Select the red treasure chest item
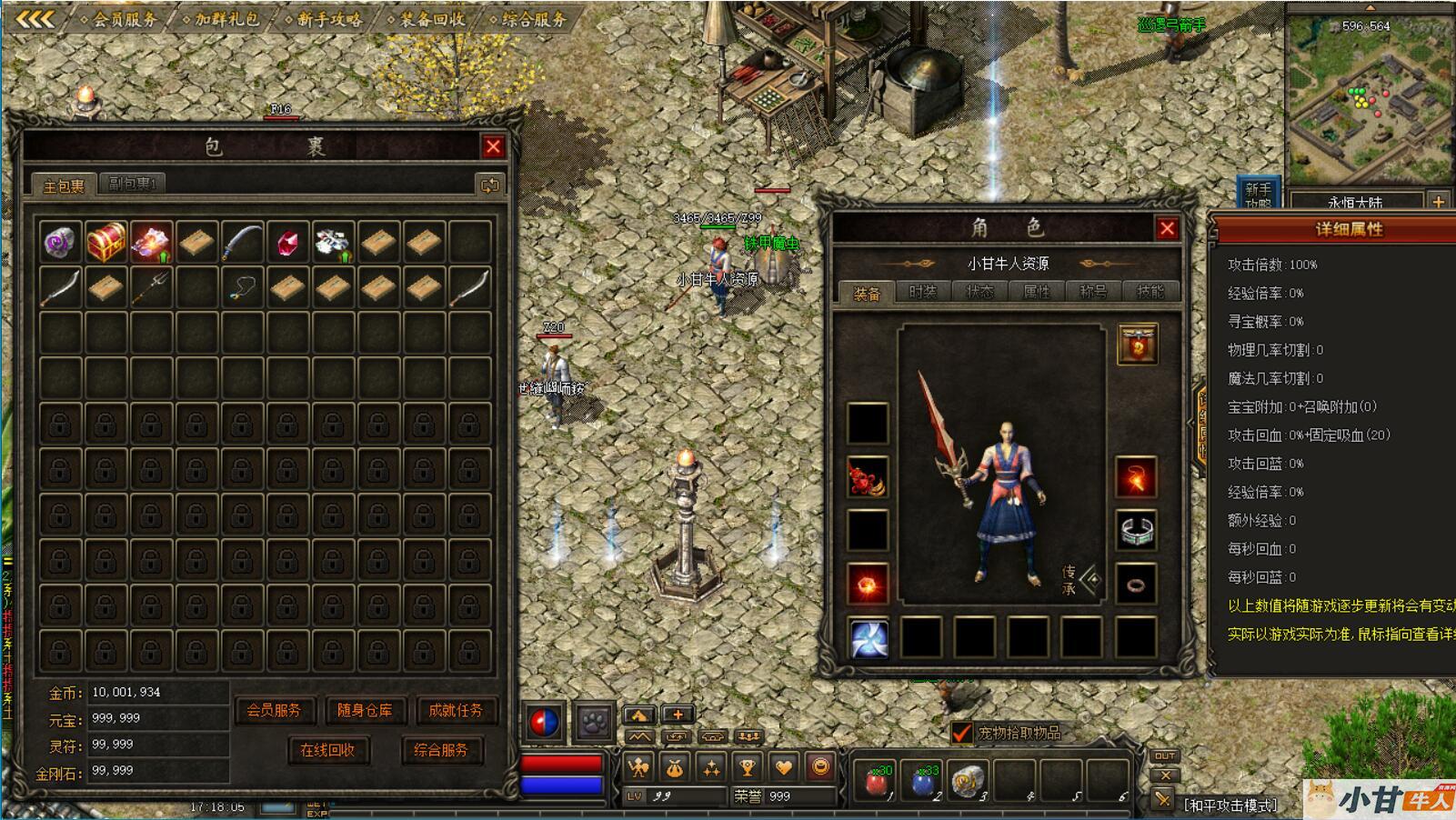The width and height of the screenshot is (1456, 820). [106, 243]
